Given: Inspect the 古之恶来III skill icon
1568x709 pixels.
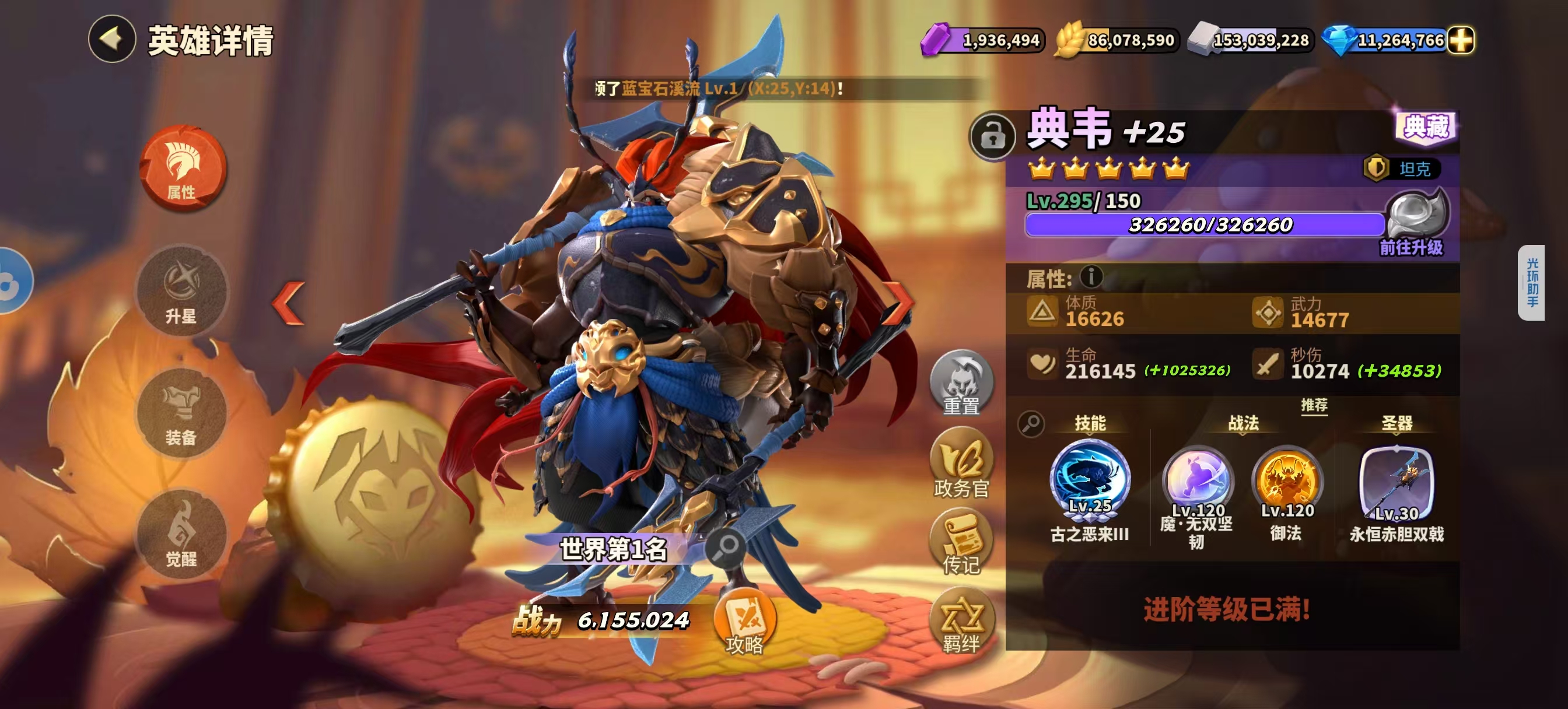Looking at the screenshot, I should coord(1090,479).
